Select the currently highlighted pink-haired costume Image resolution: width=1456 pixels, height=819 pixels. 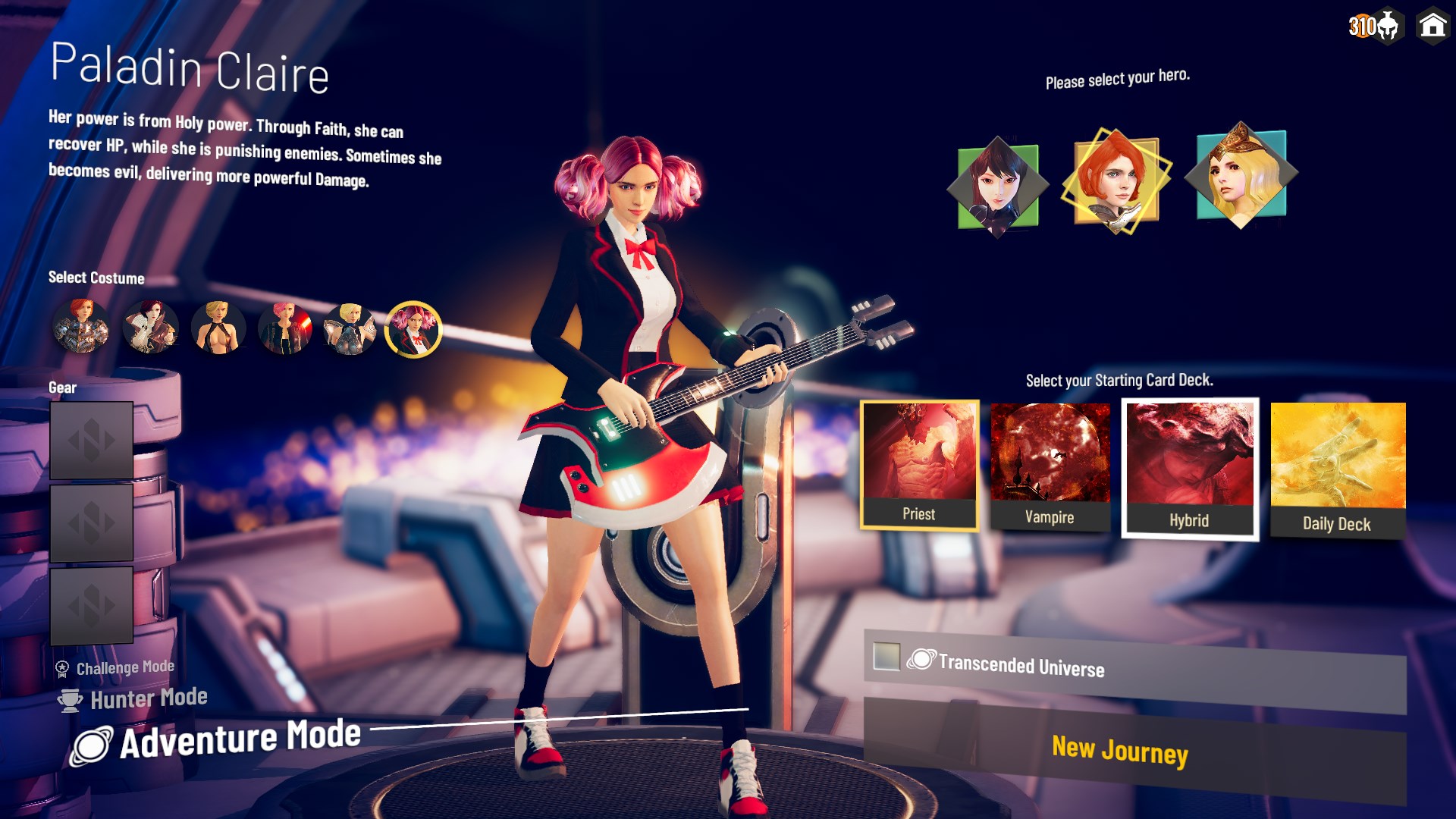tap(413, 330)
